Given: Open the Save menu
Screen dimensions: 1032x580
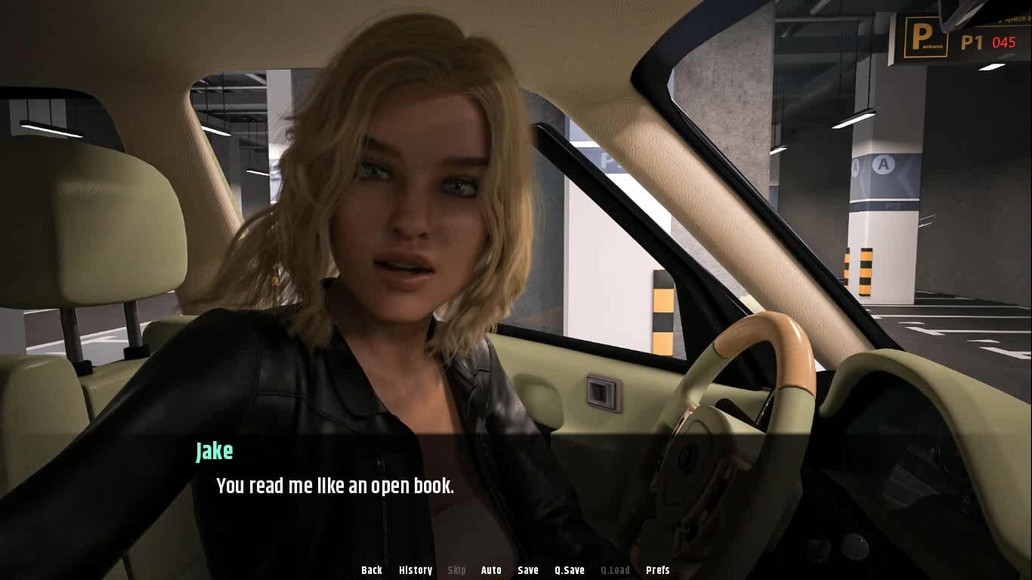Looking at the screenshot, I should tap(528, 570).
